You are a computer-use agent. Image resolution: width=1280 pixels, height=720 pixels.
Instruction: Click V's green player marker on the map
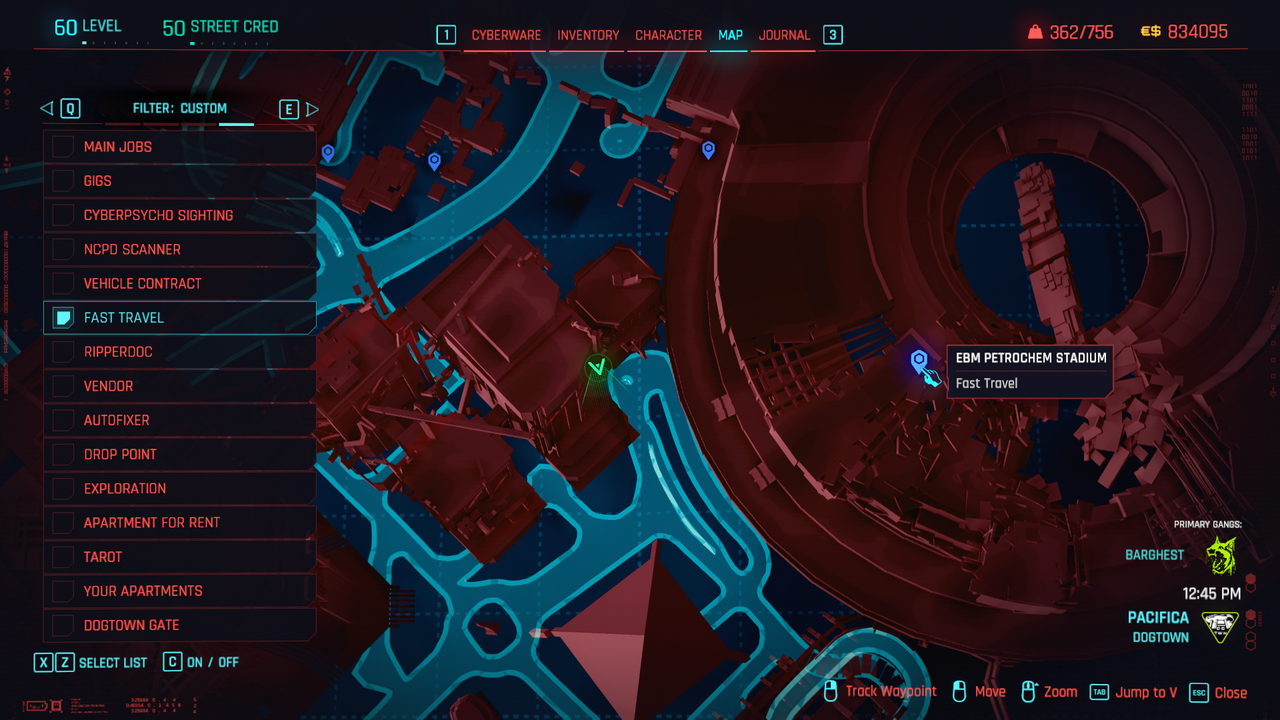pos(598,368)
